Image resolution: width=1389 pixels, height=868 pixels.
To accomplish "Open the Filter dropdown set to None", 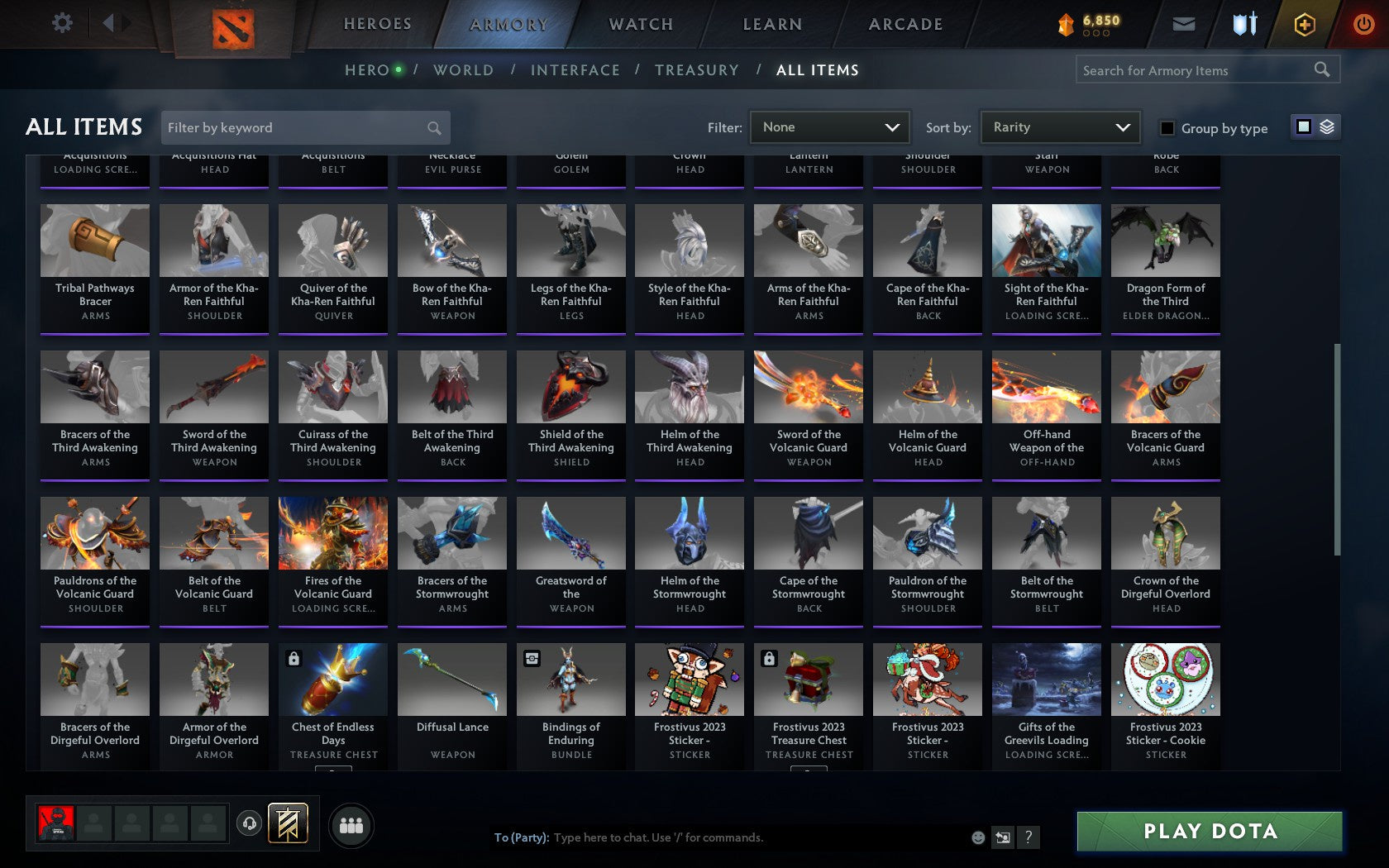I will 829,127.
